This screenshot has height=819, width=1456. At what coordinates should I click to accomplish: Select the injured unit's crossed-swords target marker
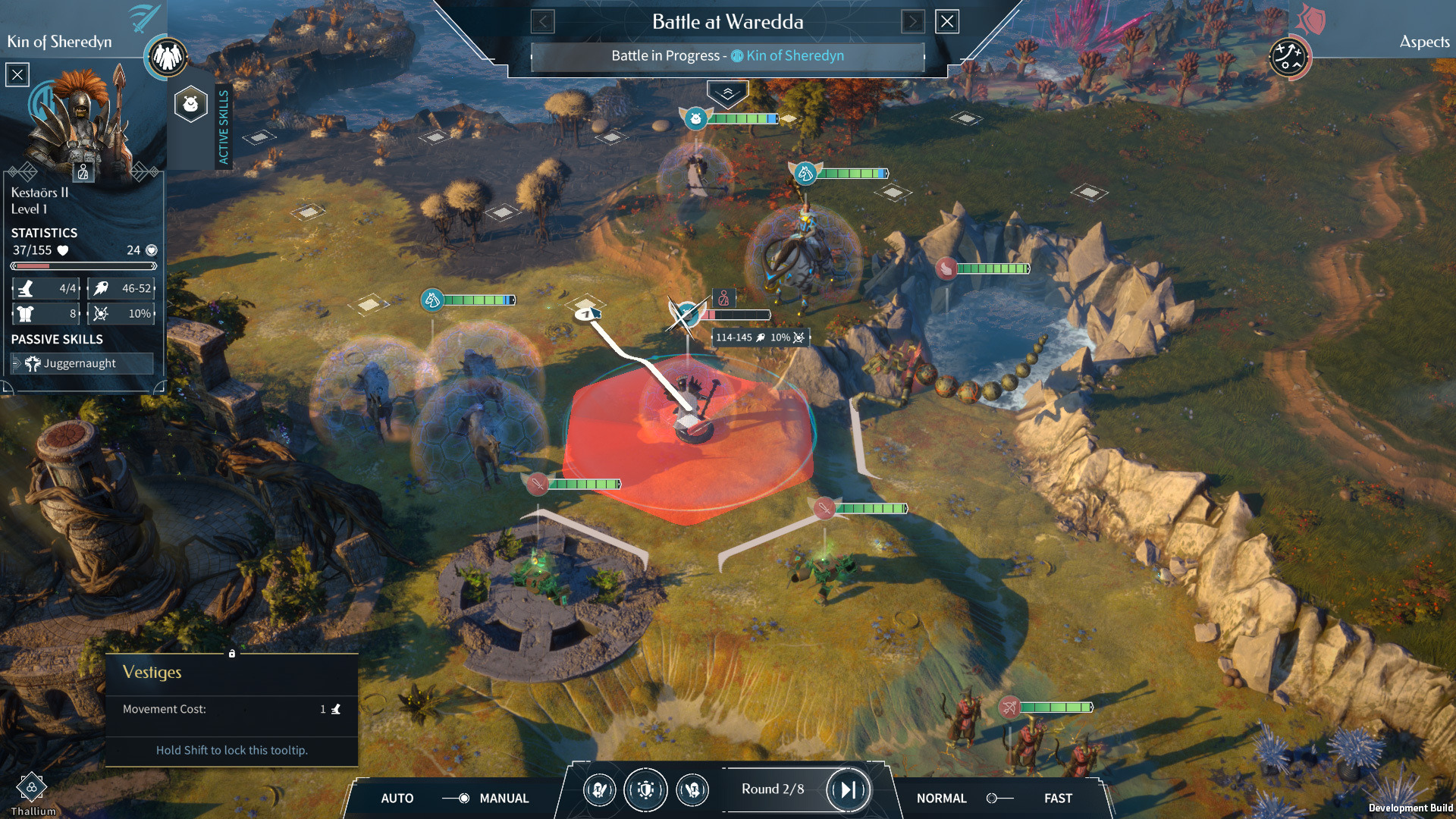[685, 314]
